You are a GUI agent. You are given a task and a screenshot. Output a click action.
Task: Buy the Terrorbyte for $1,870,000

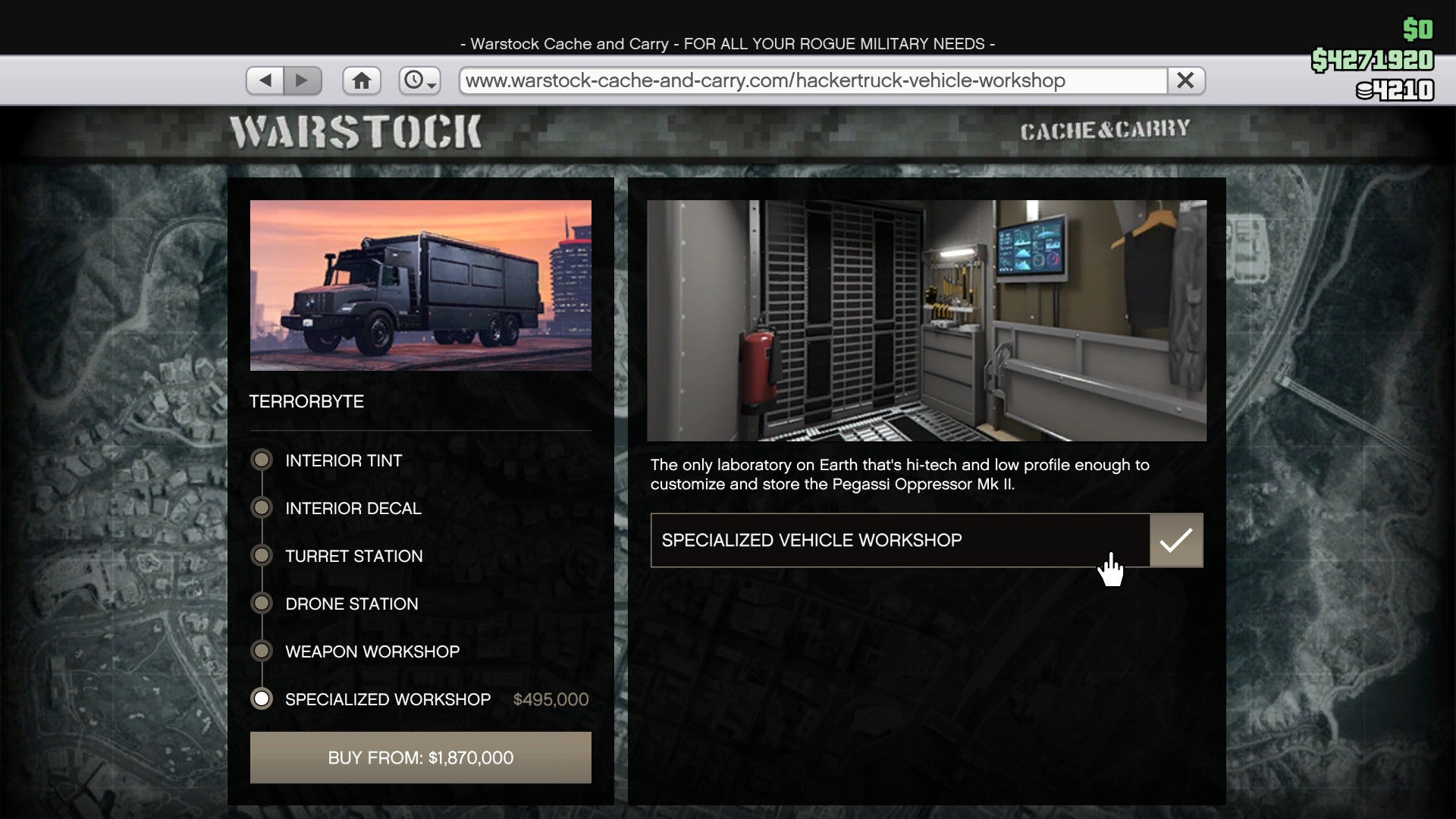pyautogui.click(x=421, y=758)
